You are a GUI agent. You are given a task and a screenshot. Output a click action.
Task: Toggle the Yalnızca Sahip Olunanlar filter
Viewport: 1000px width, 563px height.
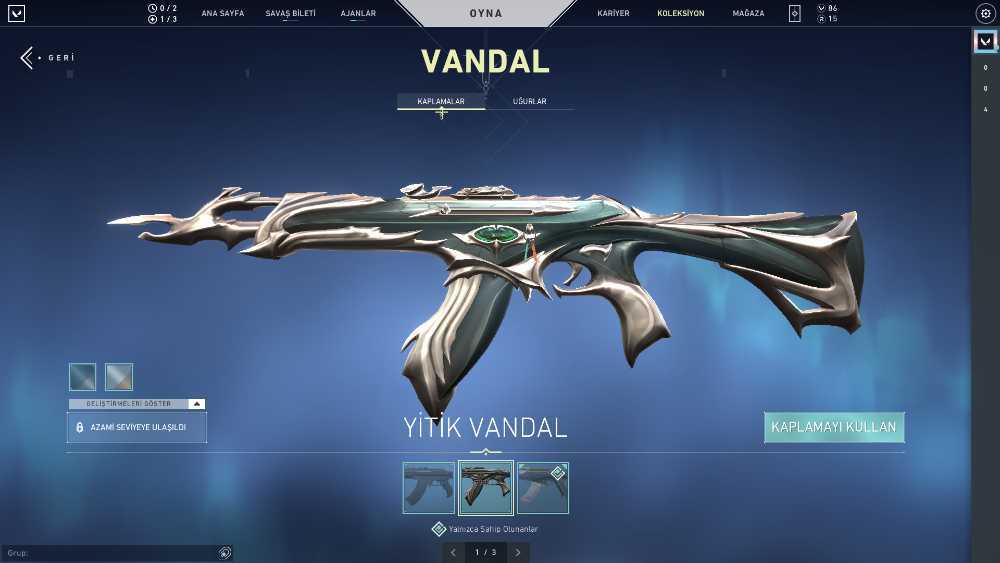pyautogui.click(x=439, y=529)
